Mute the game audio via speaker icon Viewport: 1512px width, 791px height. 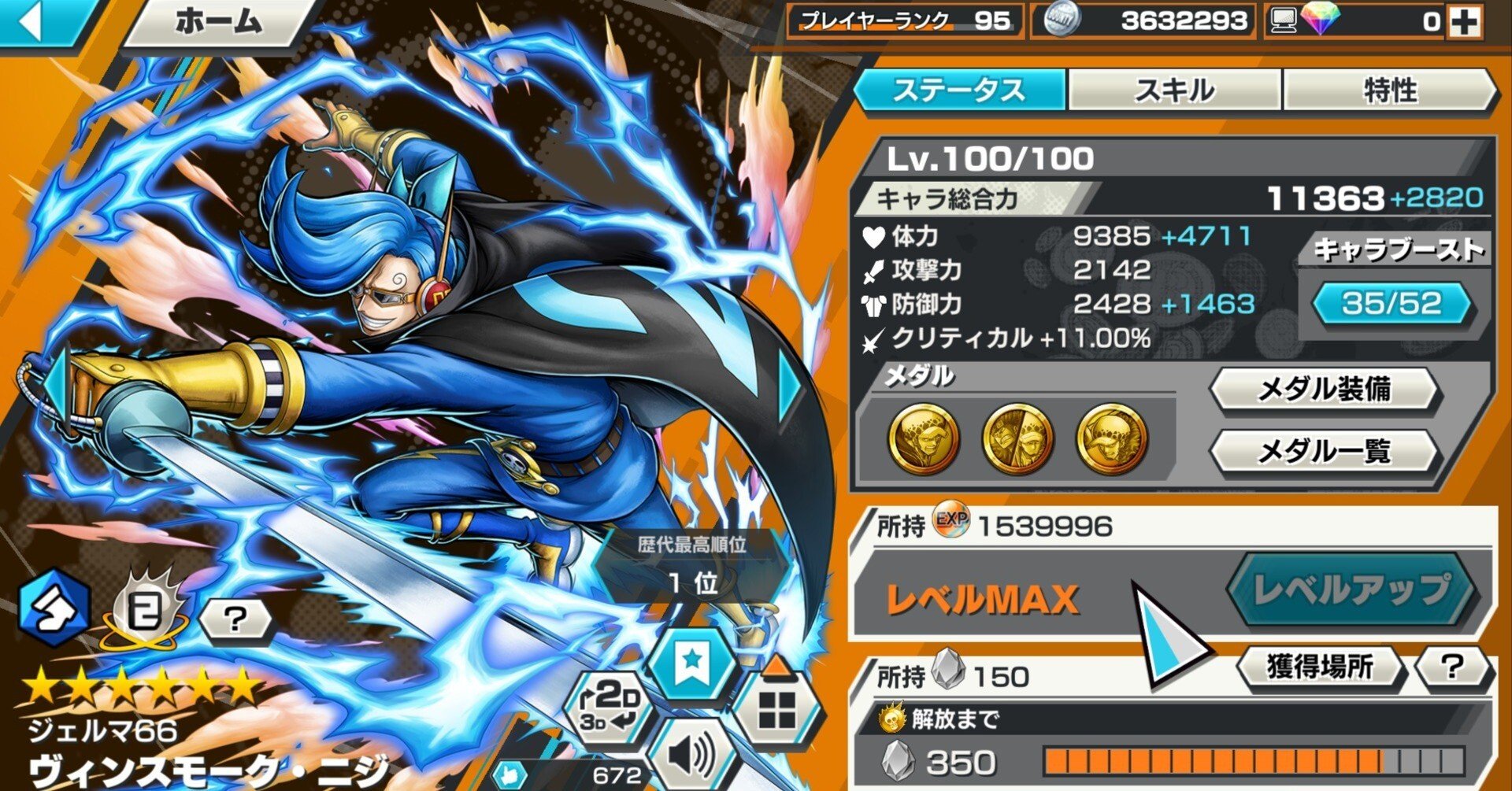693,756
